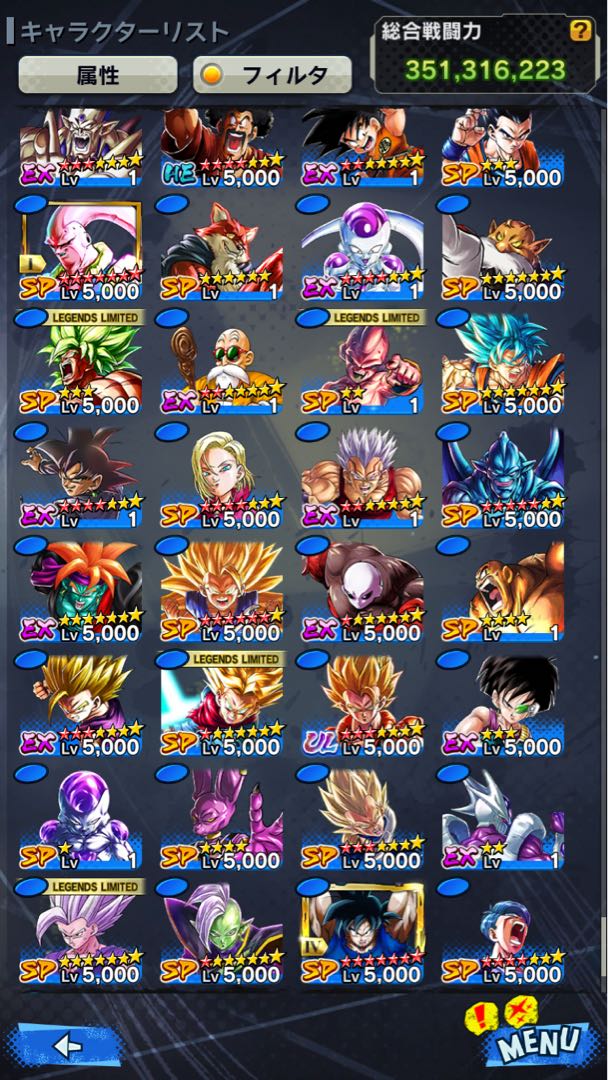Tap the yellow question mark help icon
The width and height of the screenshot is (608, 1080).
[x=579, y=31]
